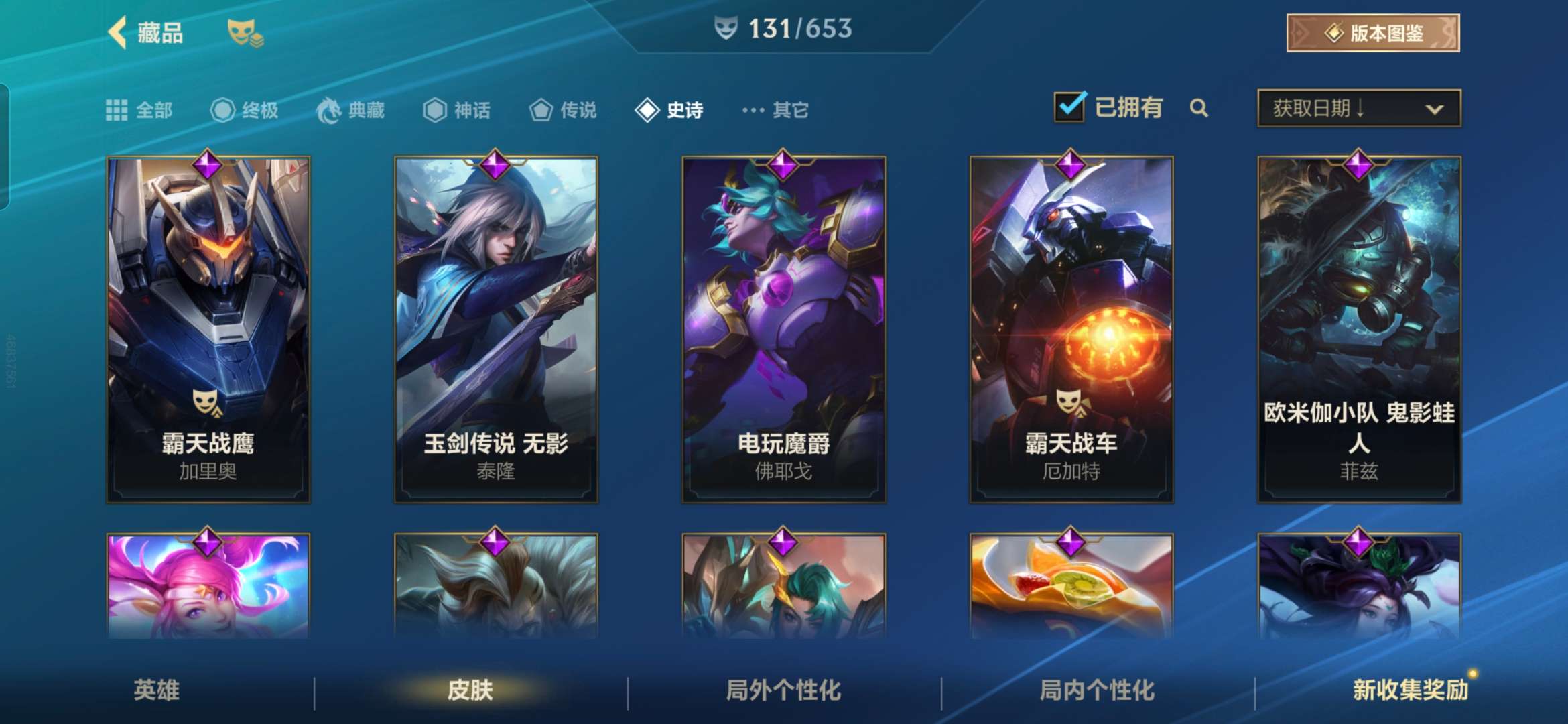
Task: Choose the 霸天战车 厄加特 skin card
Action: [1071, 329]
